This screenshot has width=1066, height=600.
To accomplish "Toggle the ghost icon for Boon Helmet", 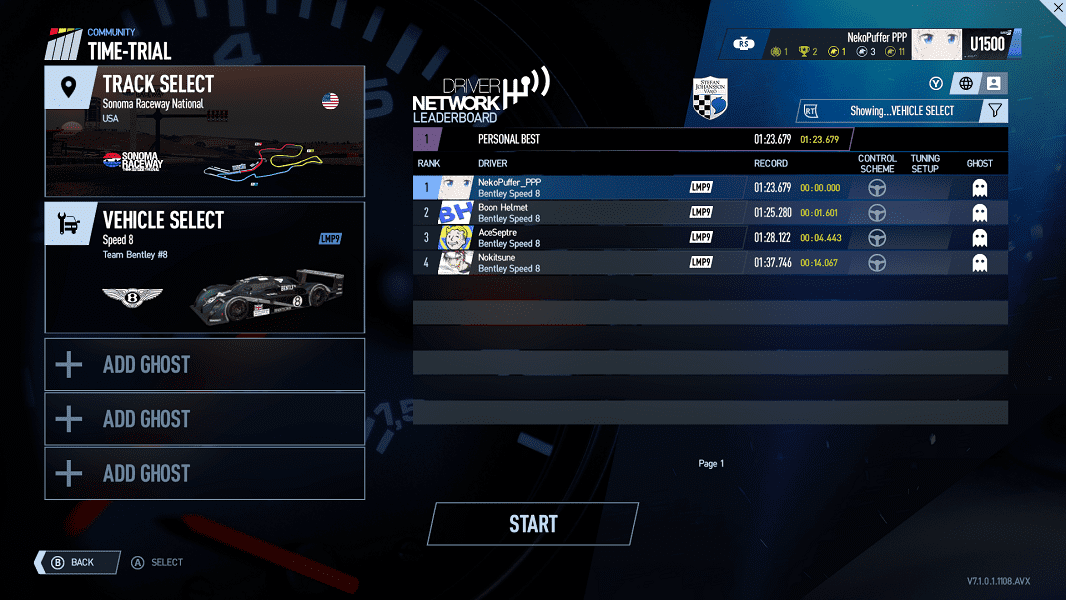I will pos(980,212).
